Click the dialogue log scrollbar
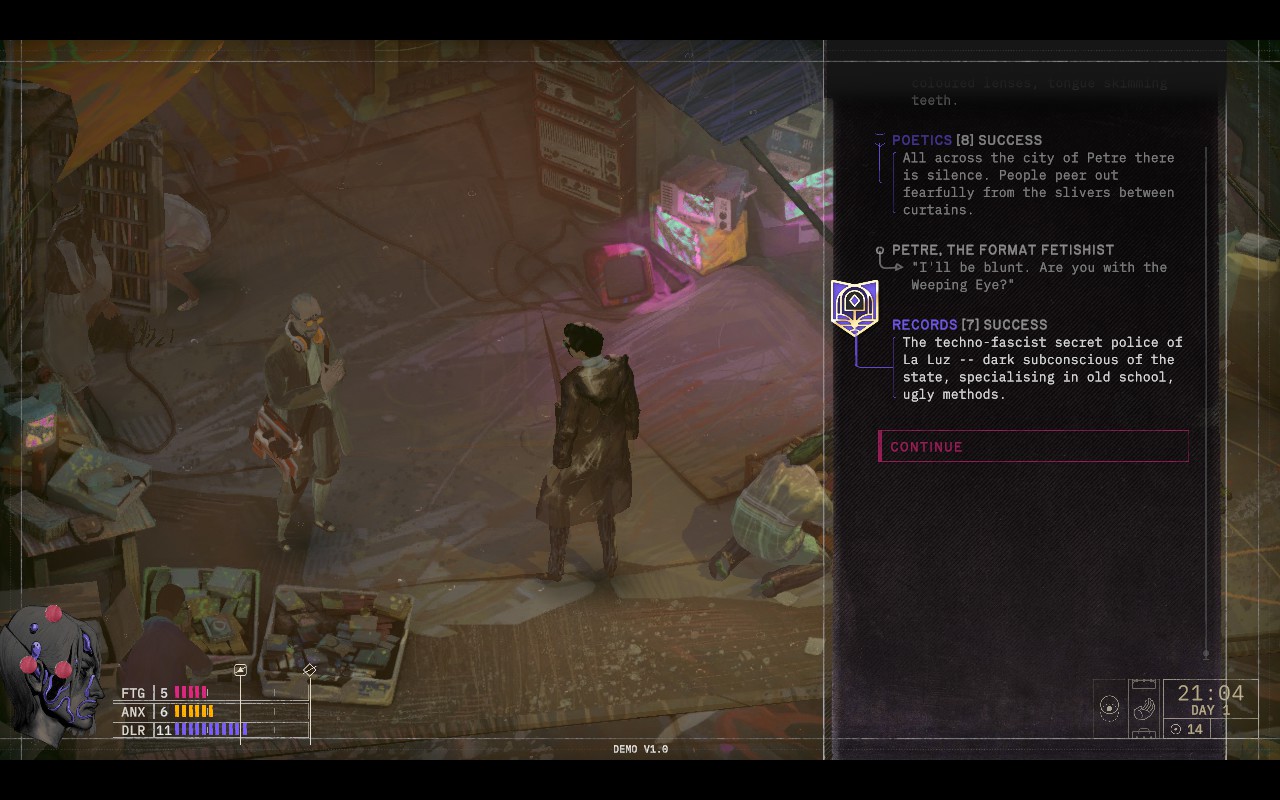Image resolution: width=1280 pixels, height=800 pixels. 1206,400
